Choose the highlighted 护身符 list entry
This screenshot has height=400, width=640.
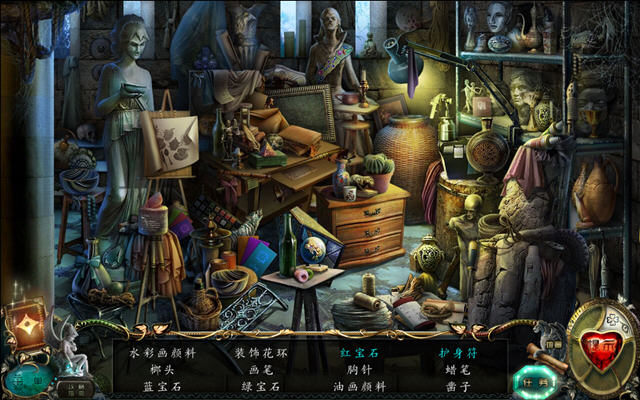click(x=456, y=352)
